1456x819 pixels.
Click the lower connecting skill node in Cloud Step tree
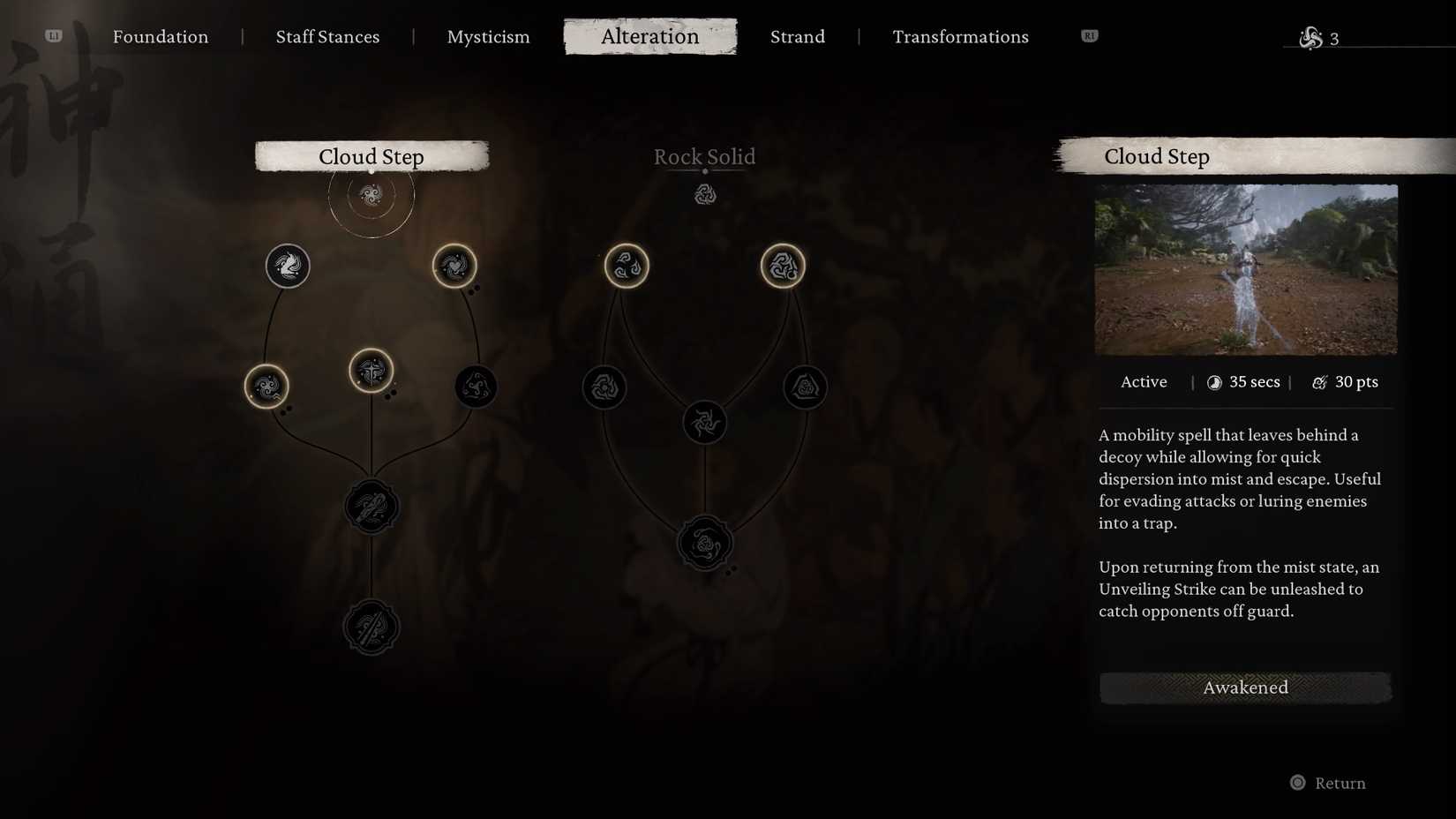pyautogui.click(x=371, y=507)
